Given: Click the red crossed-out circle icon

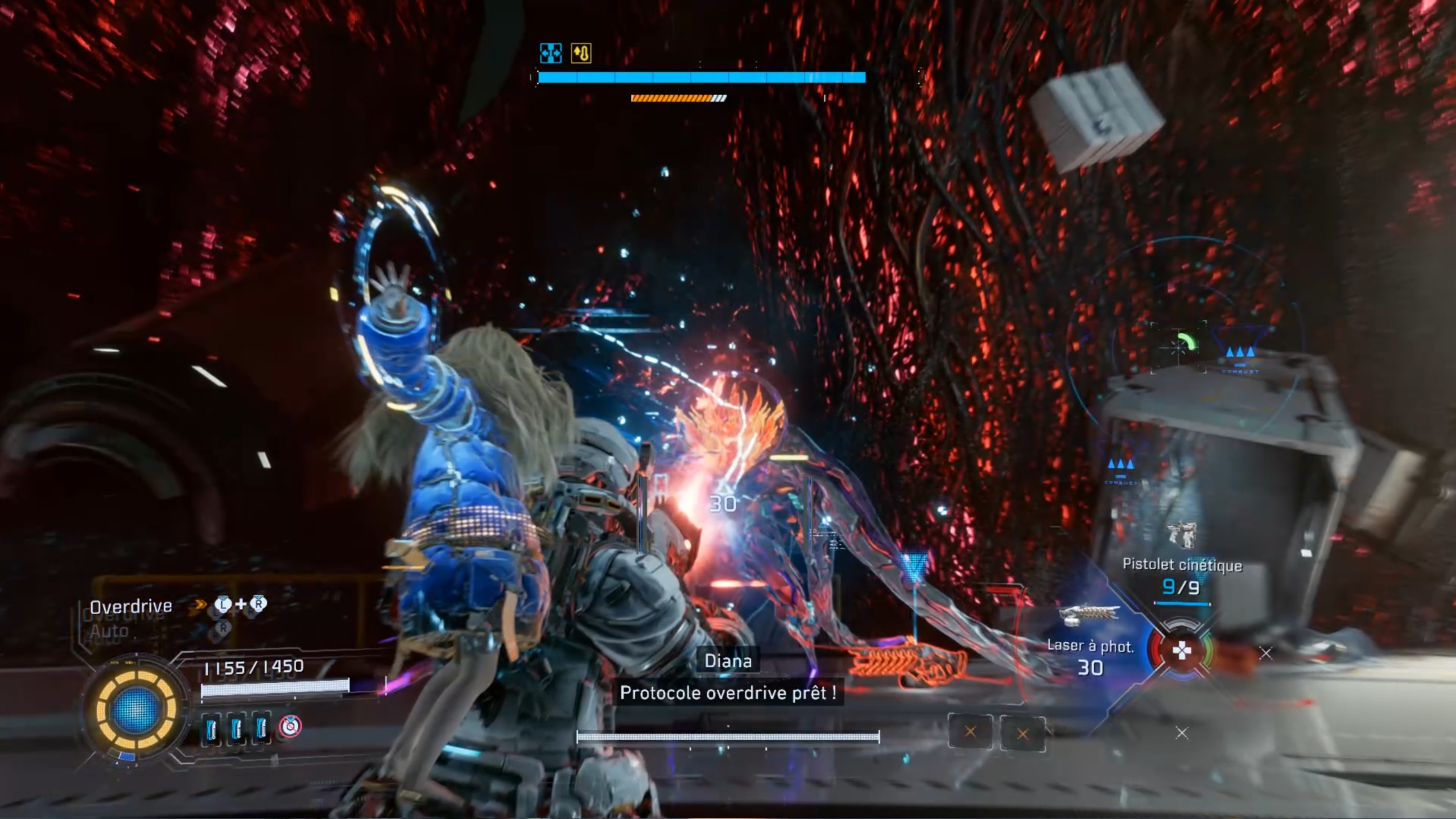Looking at the screenshot, I should [x=290, y=727].
